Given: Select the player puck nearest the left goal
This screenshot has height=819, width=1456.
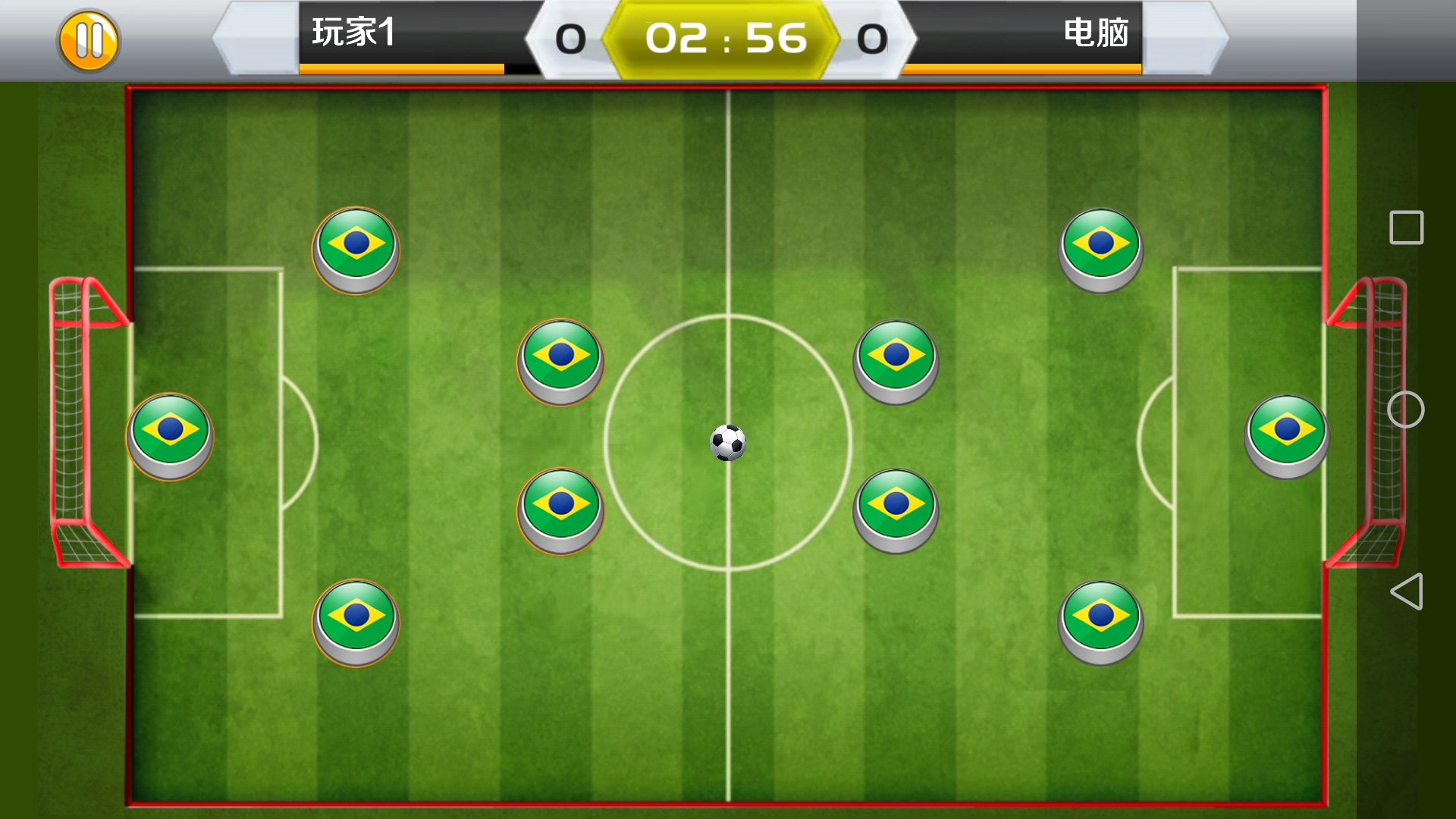Looking at the screenshot, I should click(x=171, y=435).
